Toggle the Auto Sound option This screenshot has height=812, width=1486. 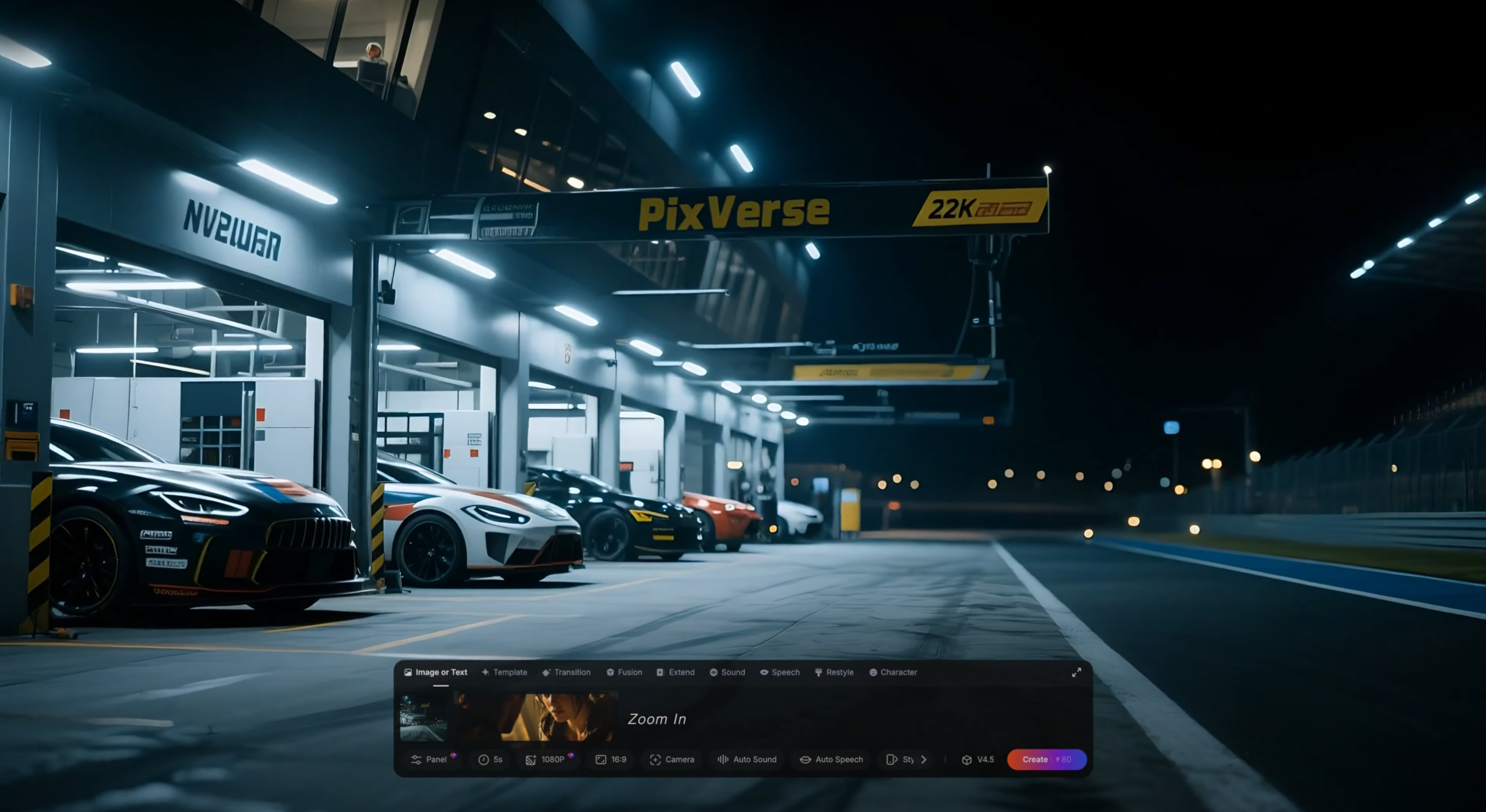(747, 759)
